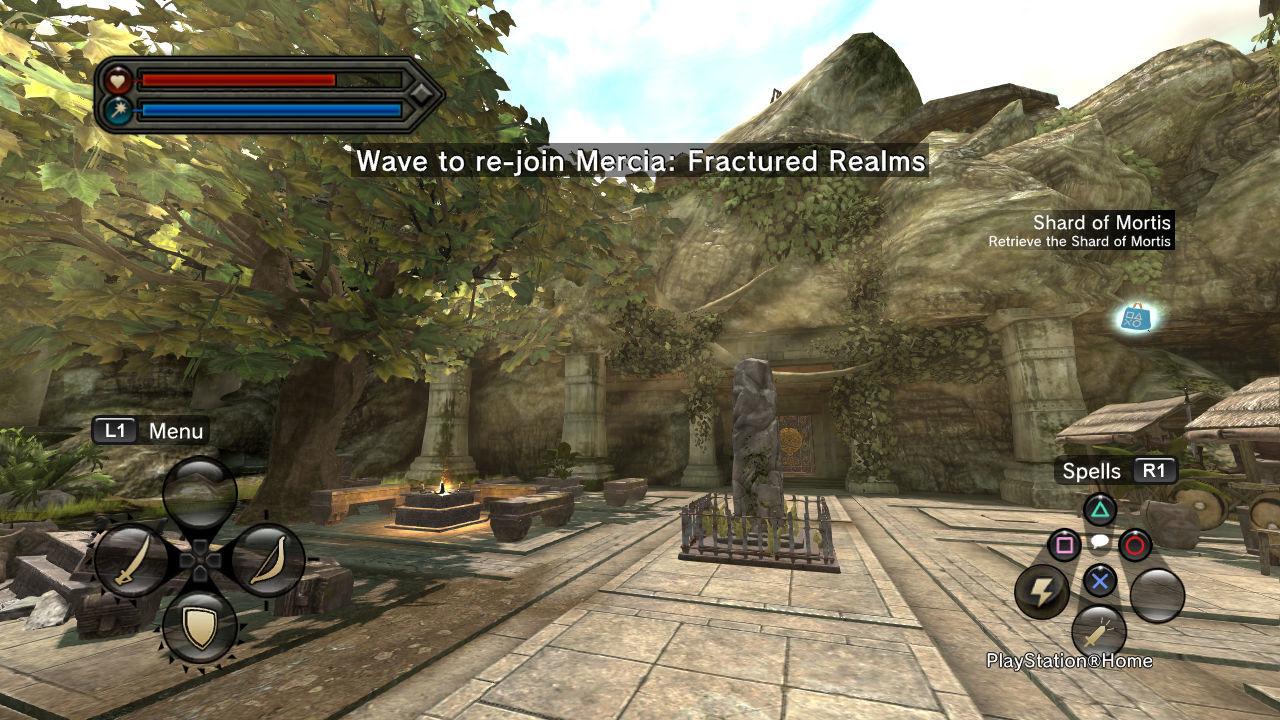Use the sword attack ability icon
This screenshot has height=720, width=1280.
[1099, 632]
